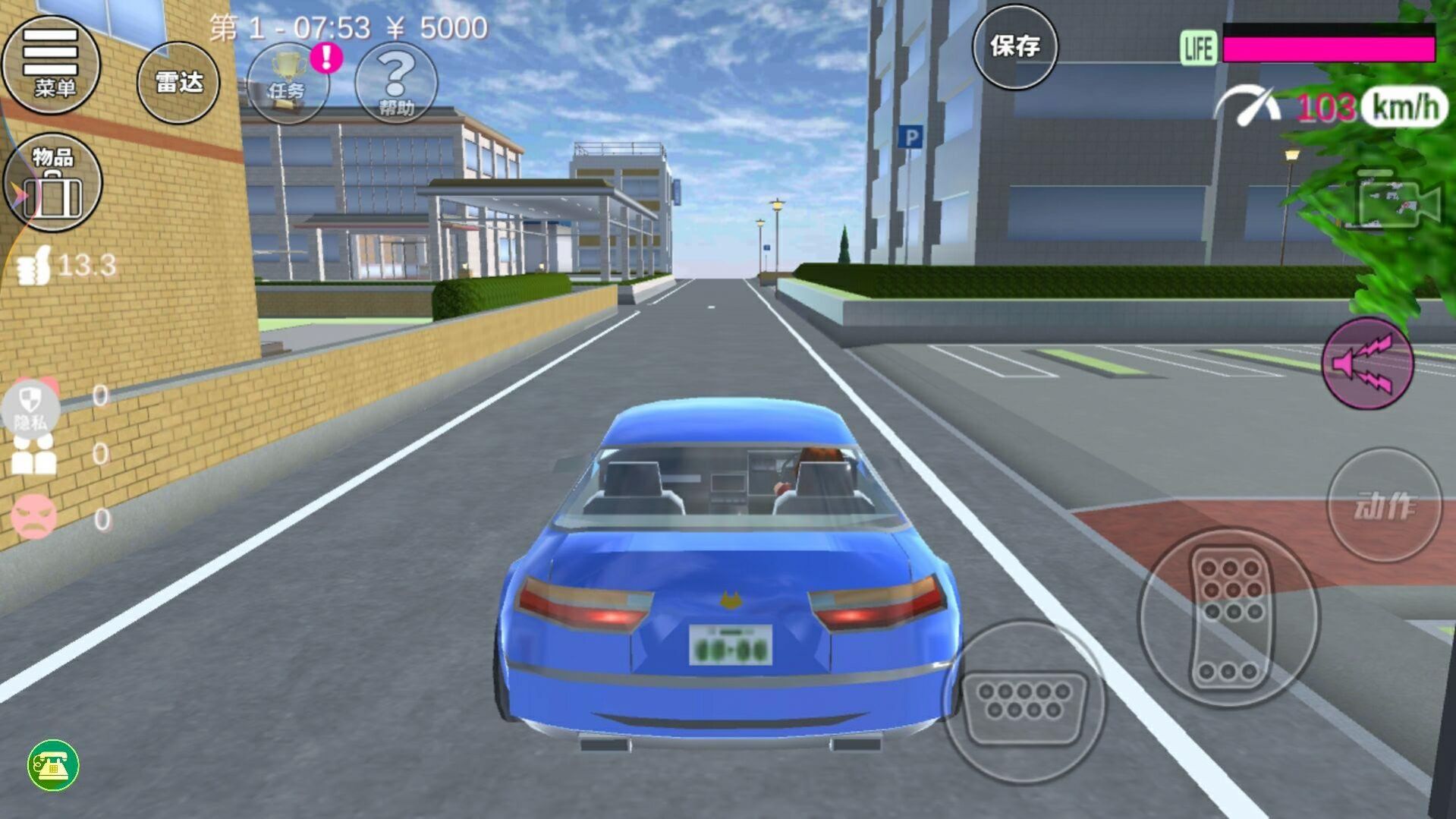Tap the 动作 action button
Image resolution: width=1456 pixels, height=819 pixels.
click(1384, 506)
